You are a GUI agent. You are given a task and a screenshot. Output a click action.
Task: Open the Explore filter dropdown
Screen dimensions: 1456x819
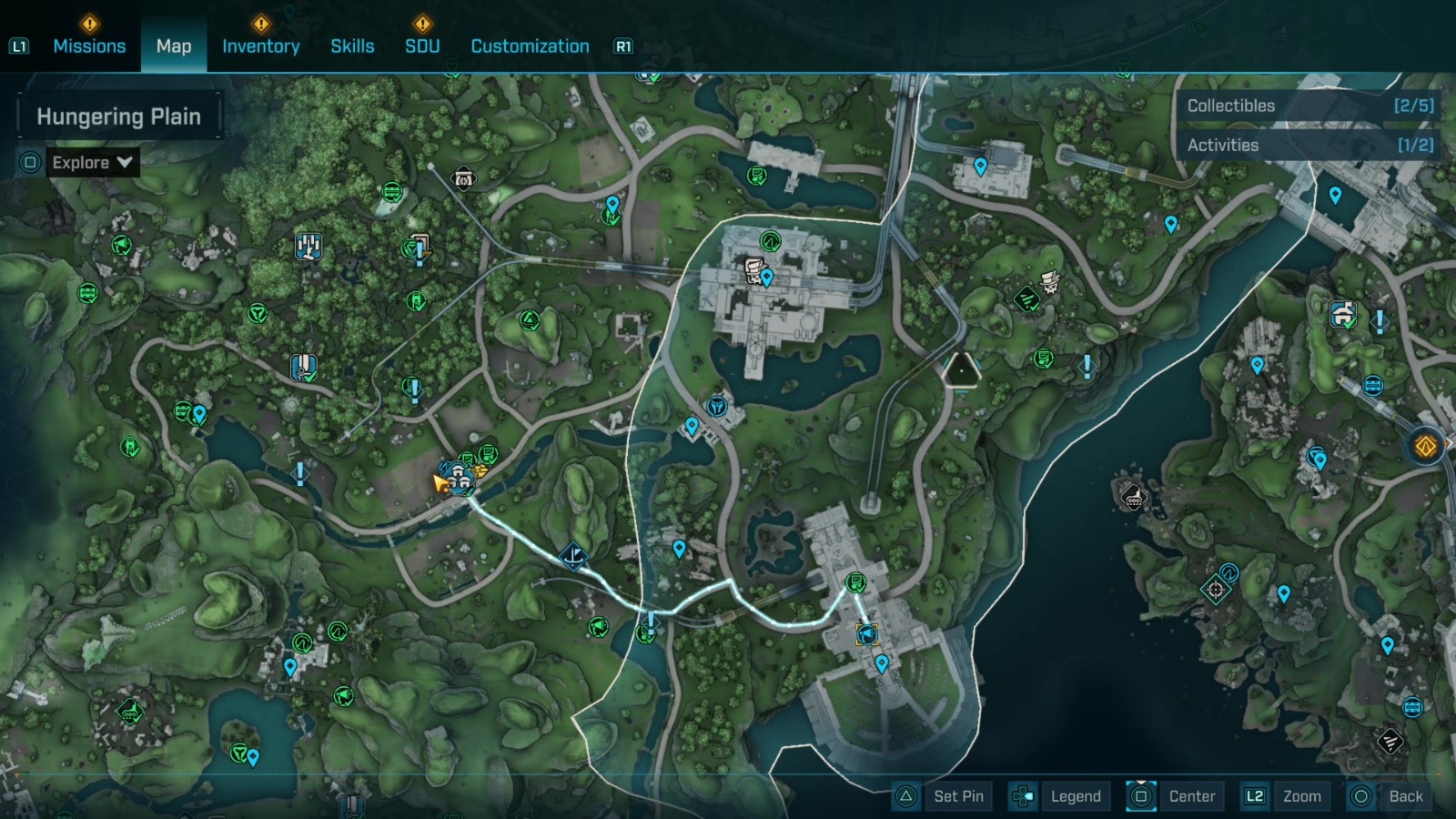91,163
